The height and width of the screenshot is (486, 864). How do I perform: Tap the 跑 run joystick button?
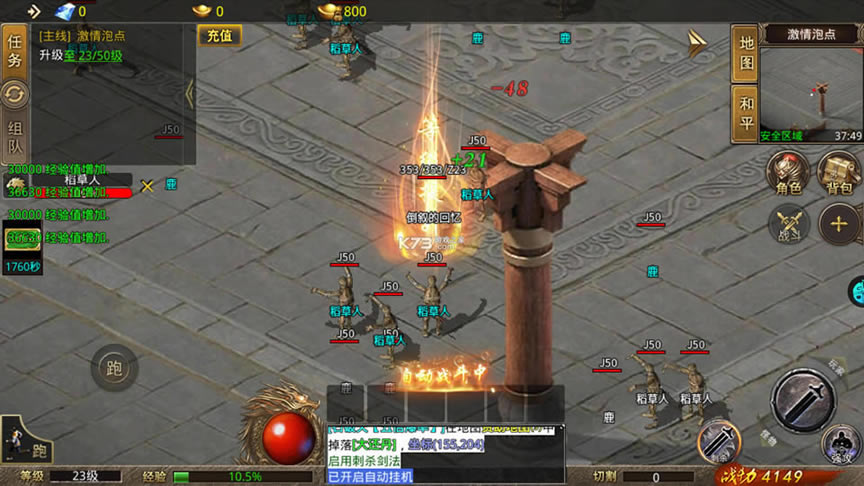click(114, 368)
